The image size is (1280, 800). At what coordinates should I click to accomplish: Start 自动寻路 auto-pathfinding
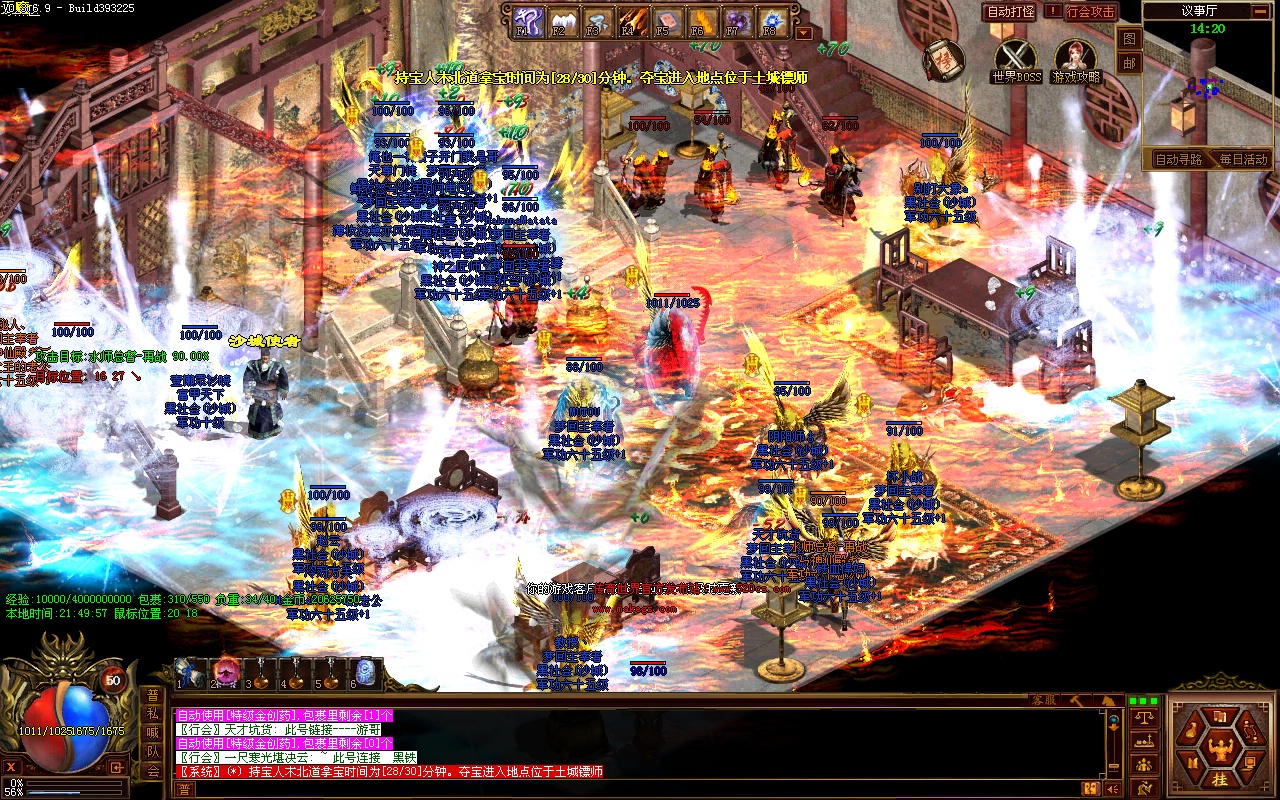point(1178,159)
